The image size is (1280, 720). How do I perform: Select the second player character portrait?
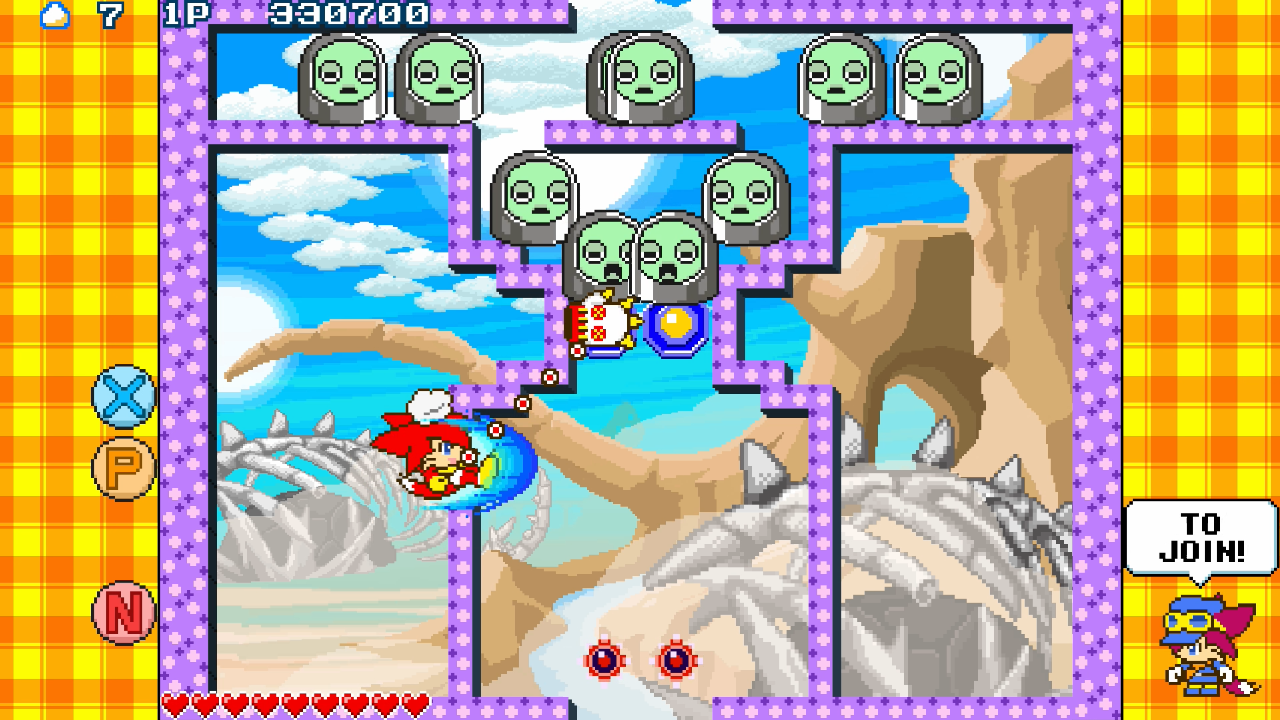pyautogui.click(x=1205, y=646)
